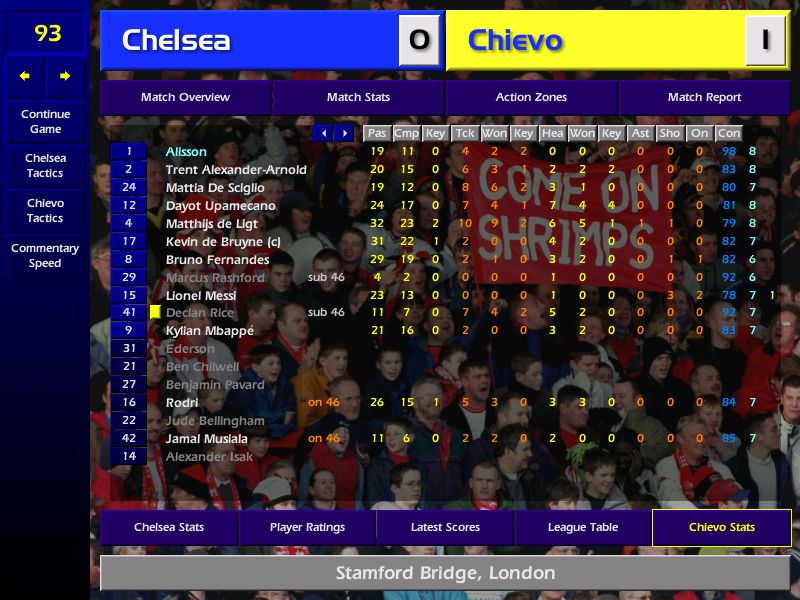The image size is (800, 600).
Task: Select the Chelsea Stats tab
Action: pos(169,527)
